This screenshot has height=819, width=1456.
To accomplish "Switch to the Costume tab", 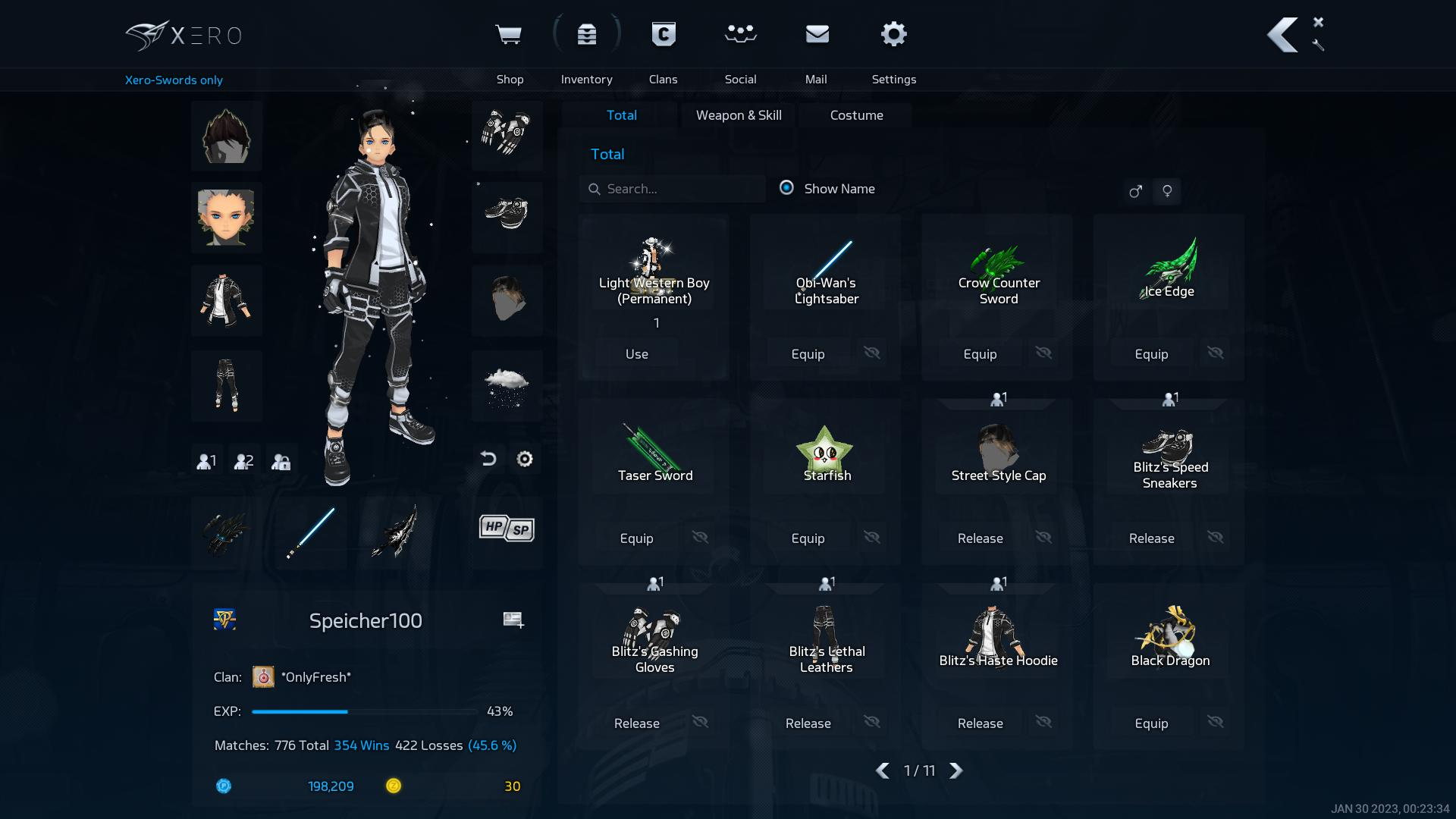I will (856, 115).
